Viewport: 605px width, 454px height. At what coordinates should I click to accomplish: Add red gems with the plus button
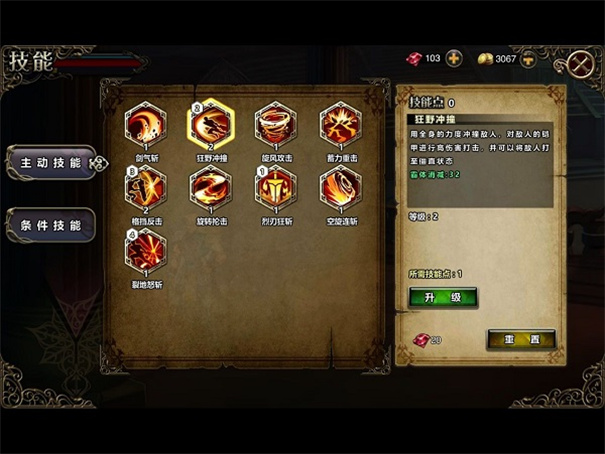[454, 59]
